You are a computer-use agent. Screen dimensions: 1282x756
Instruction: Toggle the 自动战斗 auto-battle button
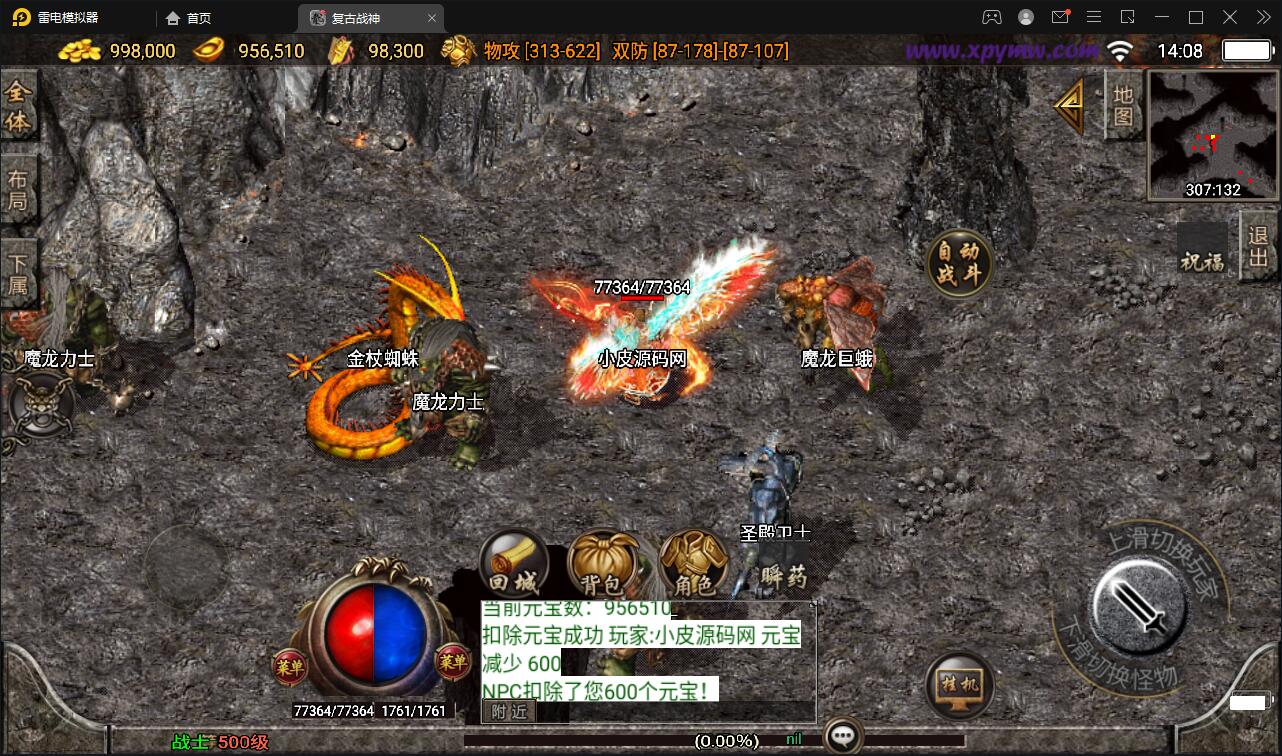click(959, 263)
